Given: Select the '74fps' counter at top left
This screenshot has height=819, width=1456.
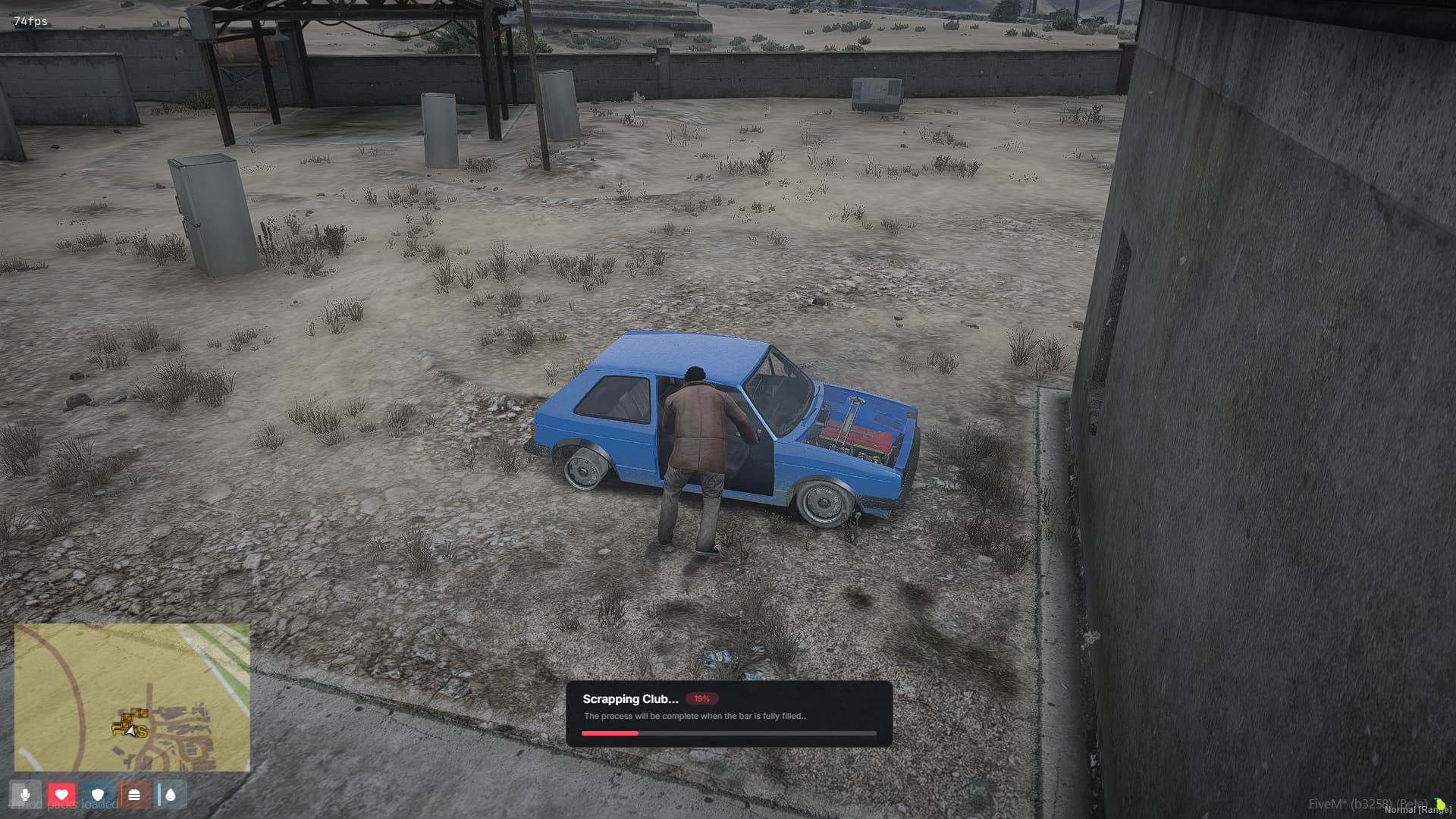Looking at the screenshot, I should 29,21.
